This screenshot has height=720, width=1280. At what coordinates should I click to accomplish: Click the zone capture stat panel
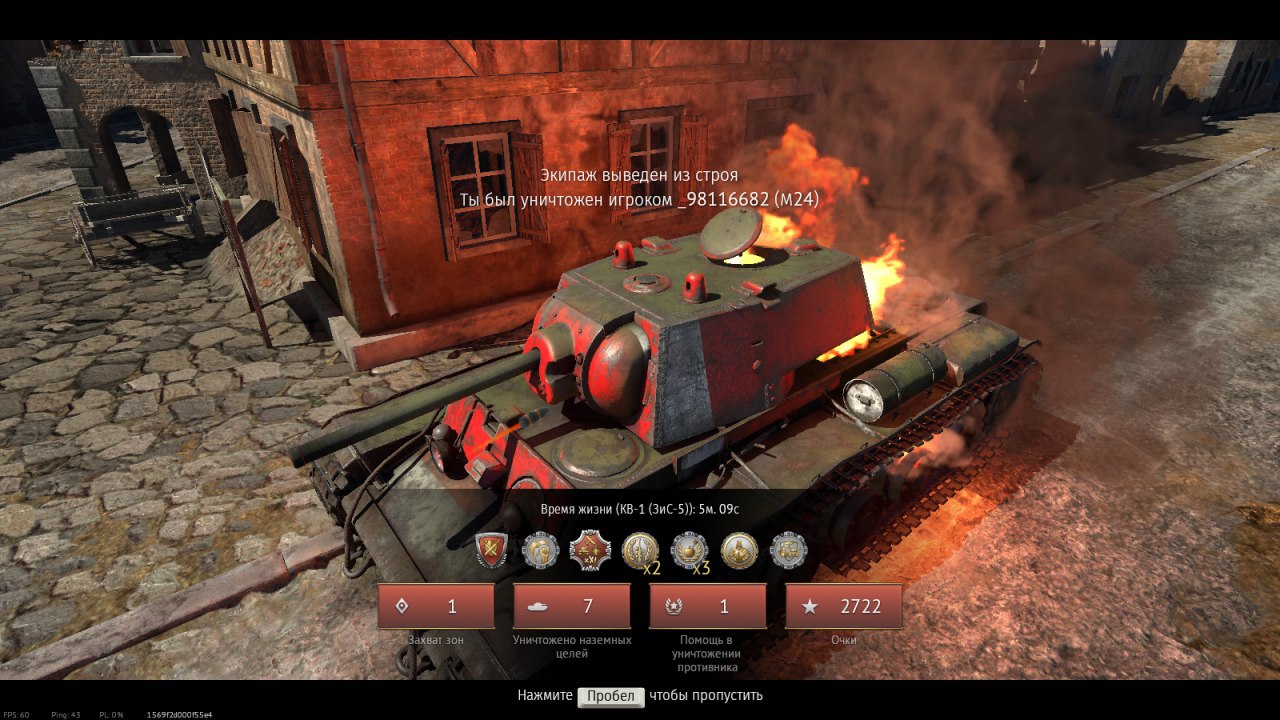pos(436,606)
